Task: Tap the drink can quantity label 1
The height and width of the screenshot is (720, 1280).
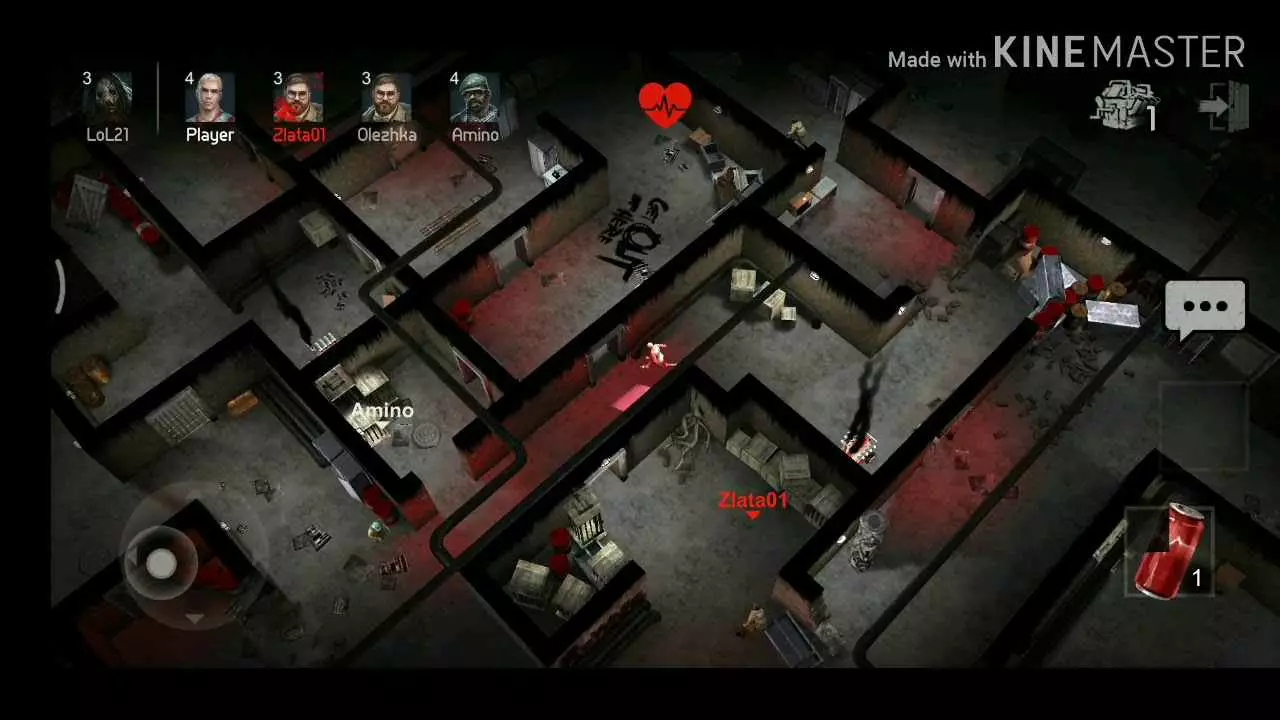Action: tap(1198, 577)
